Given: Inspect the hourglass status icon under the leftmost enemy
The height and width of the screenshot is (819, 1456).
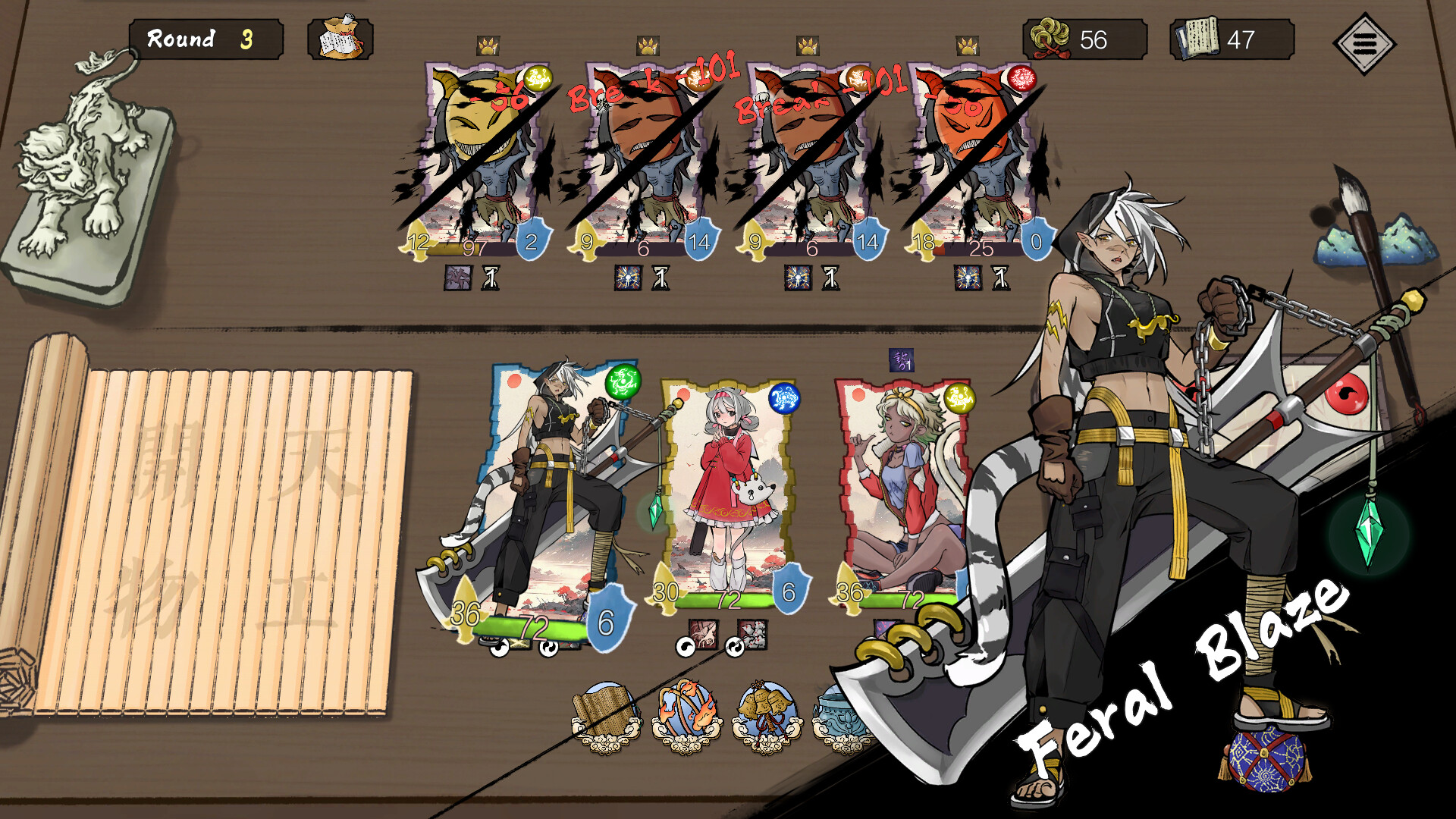Looking at the screenshot, I should (490, 279).
